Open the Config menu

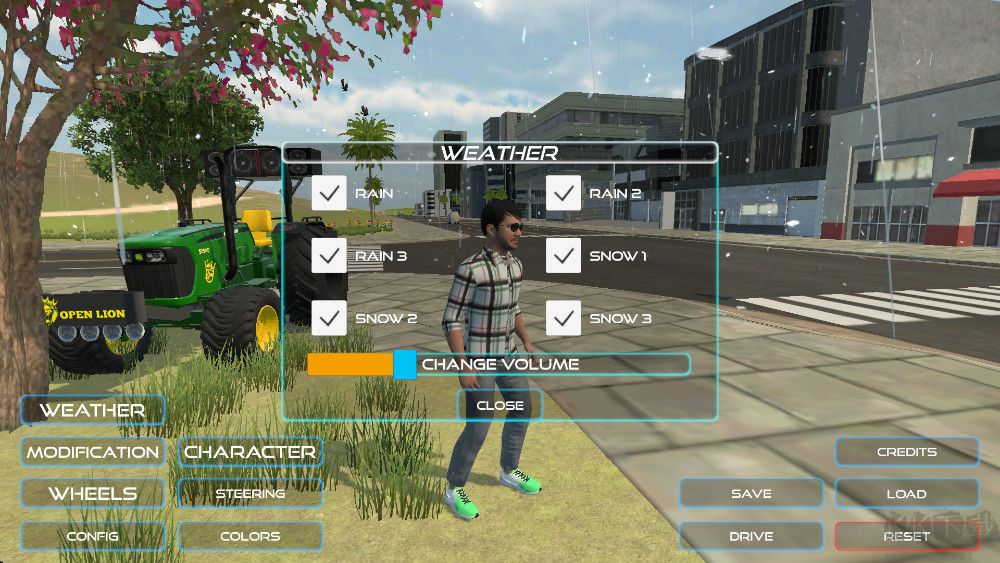(92, 536)
